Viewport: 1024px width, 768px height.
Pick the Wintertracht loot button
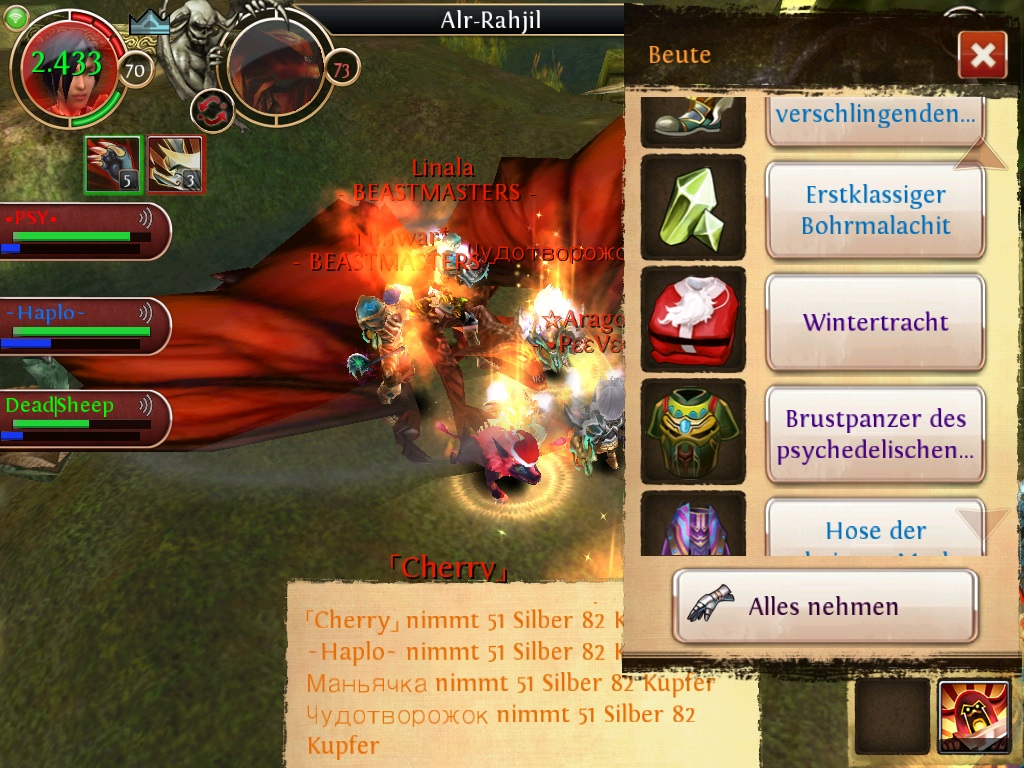click(x=875, y=323)
